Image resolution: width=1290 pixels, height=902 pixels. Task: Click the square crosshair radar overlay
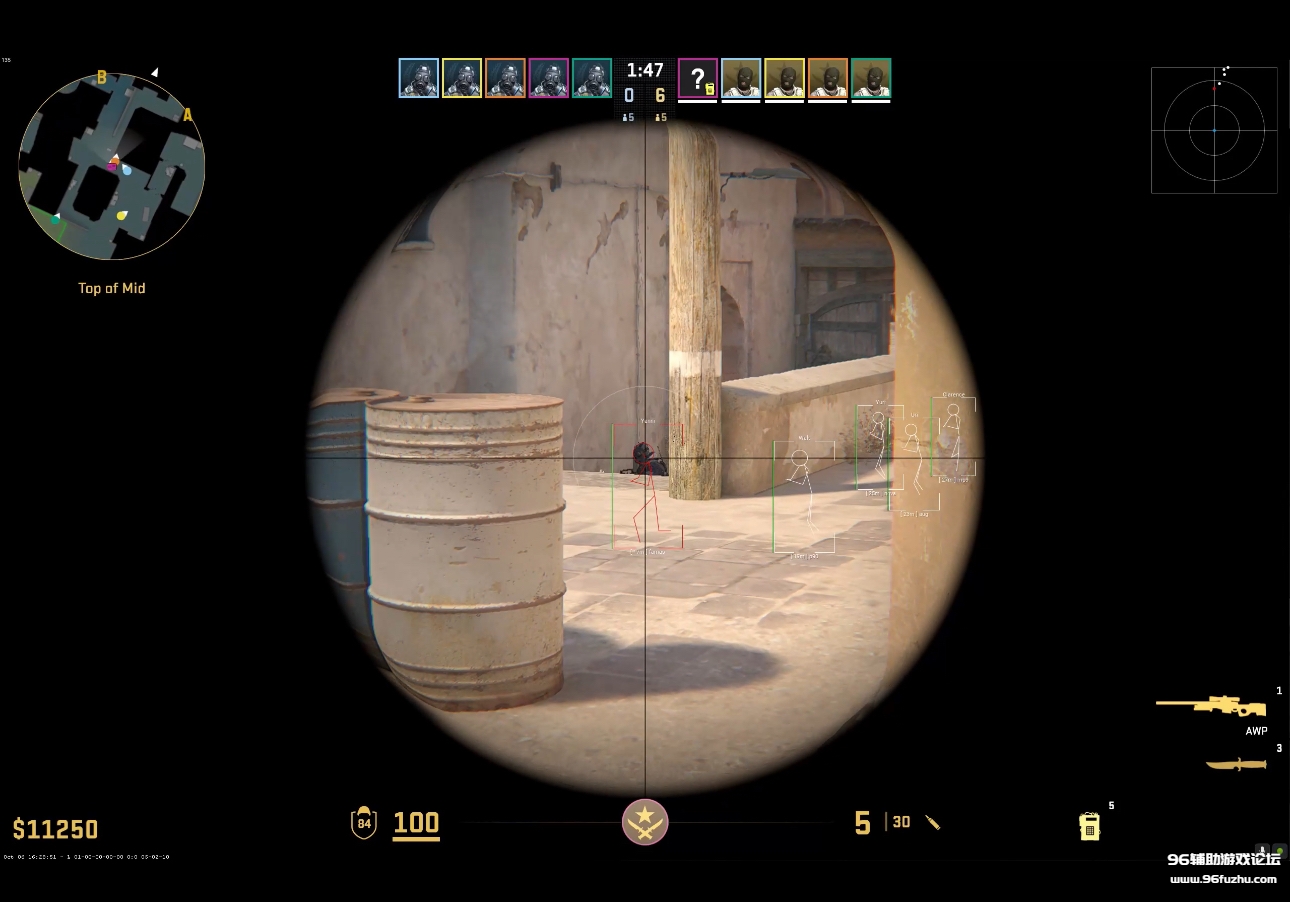(x=1214, y=130)
